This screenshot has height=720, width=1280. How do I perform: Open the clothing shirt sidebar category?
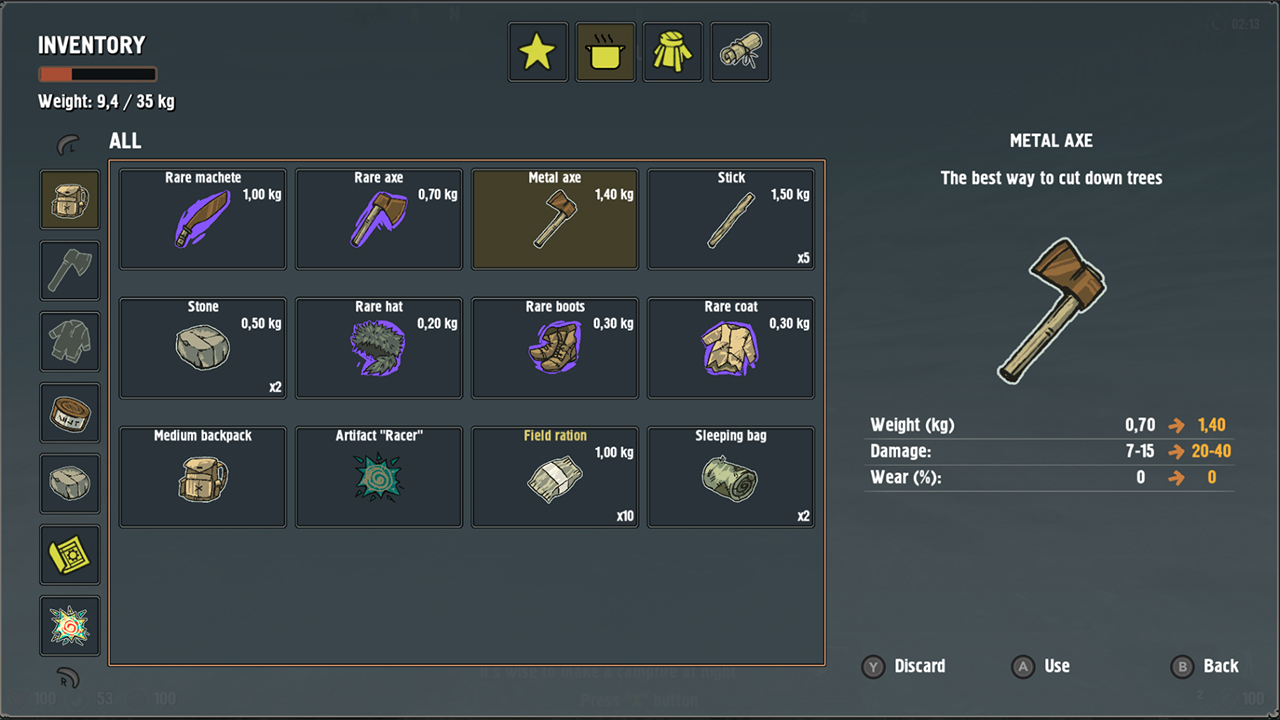click(69, 341)
